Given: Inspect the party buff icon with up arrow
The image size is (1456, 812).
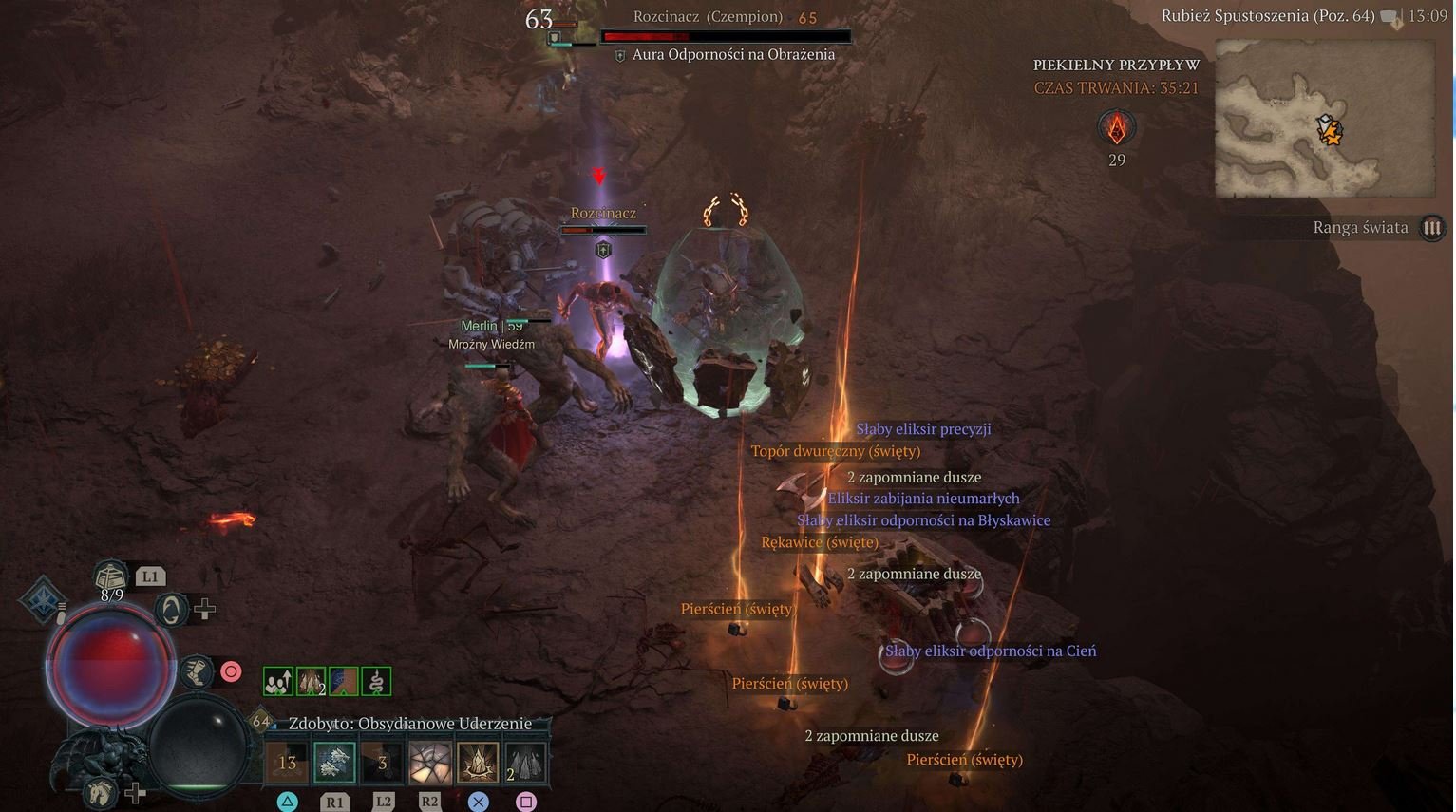Looking at the screenshot, I should (278, 681).
